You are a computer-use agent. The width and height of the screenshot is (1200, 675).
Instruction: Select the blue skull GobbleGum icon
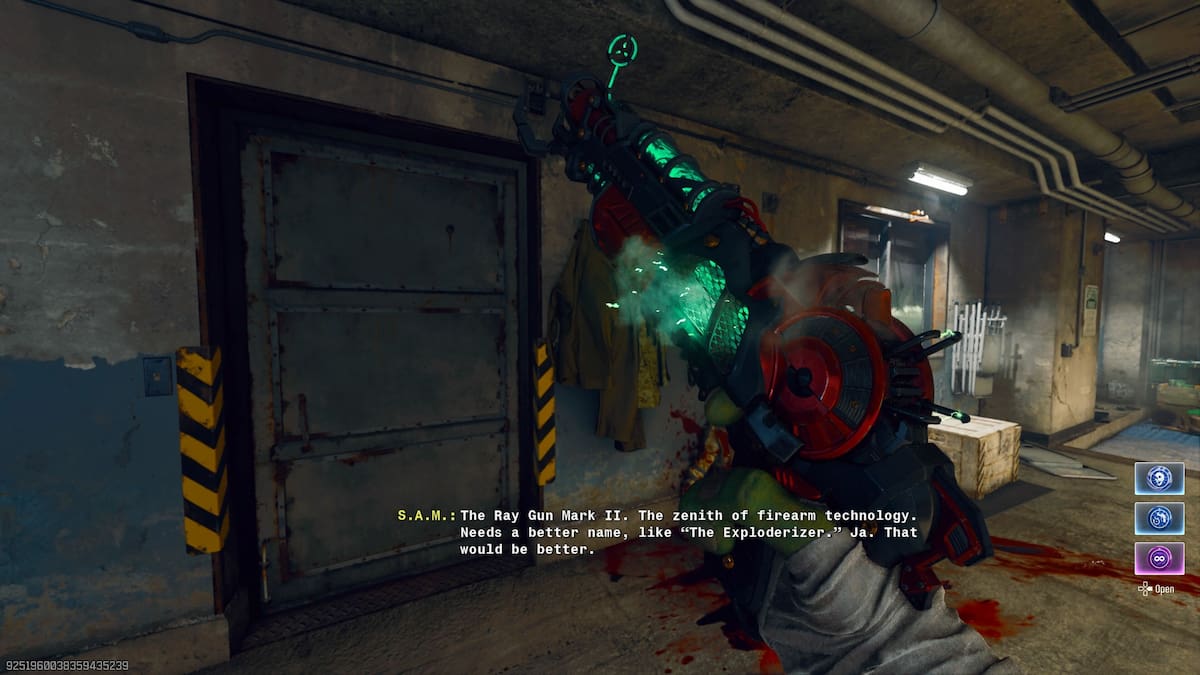coord(1159,478)
